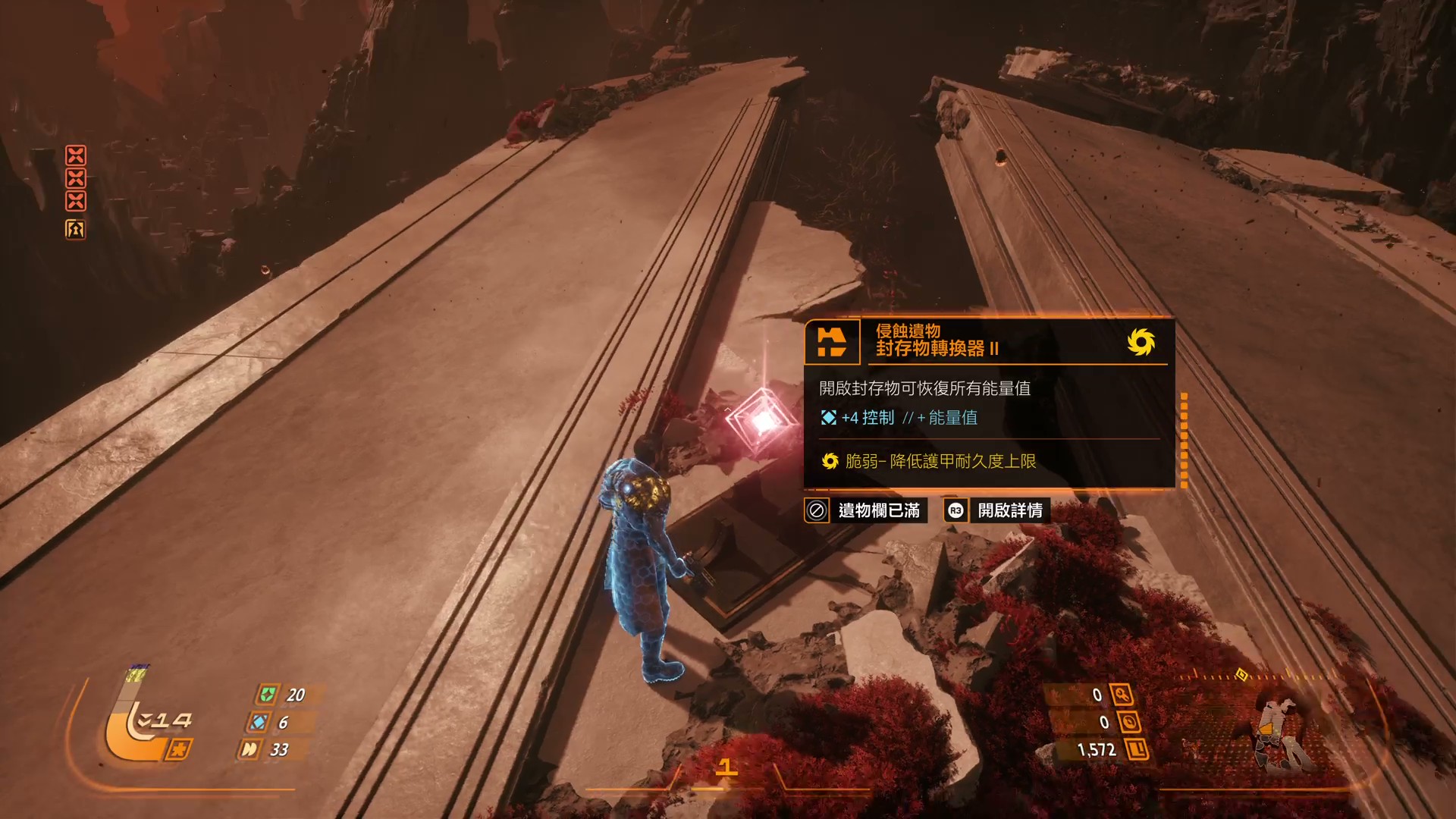This screenshot has height=819, width=1456.
Task: Click the weapon trait icon beside weapon gauge
Action: tap(179, 749)
